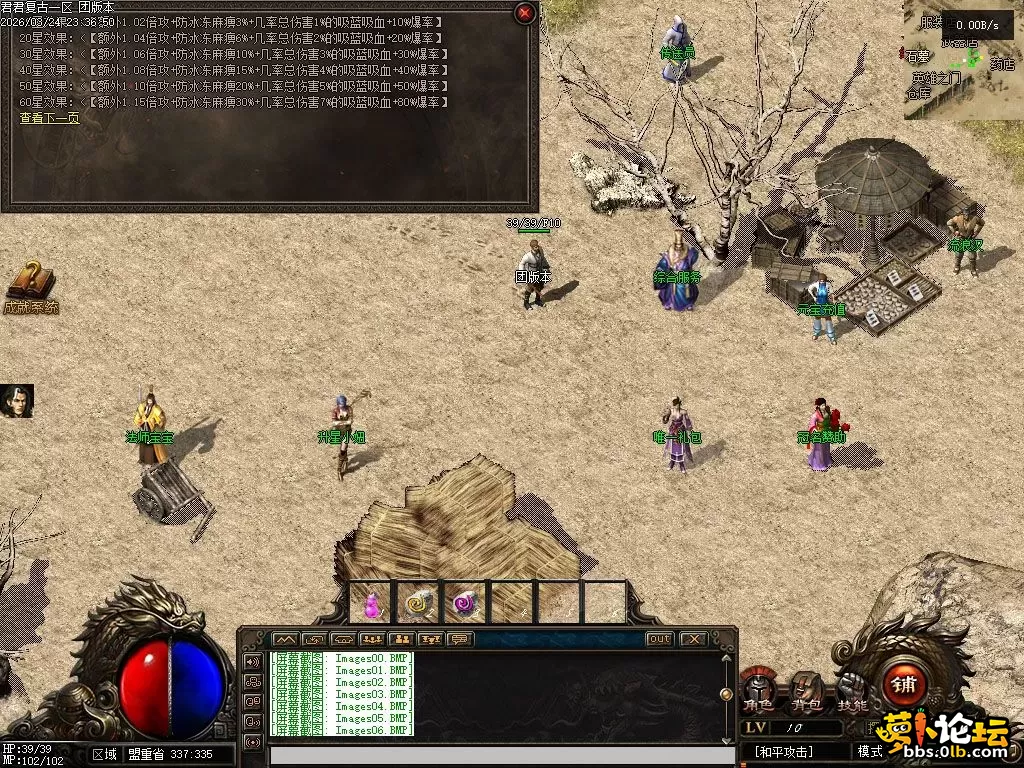Open the 背包 backpack inventory
This screenshot has width=1024, height=768.
(x=805, y=689)
